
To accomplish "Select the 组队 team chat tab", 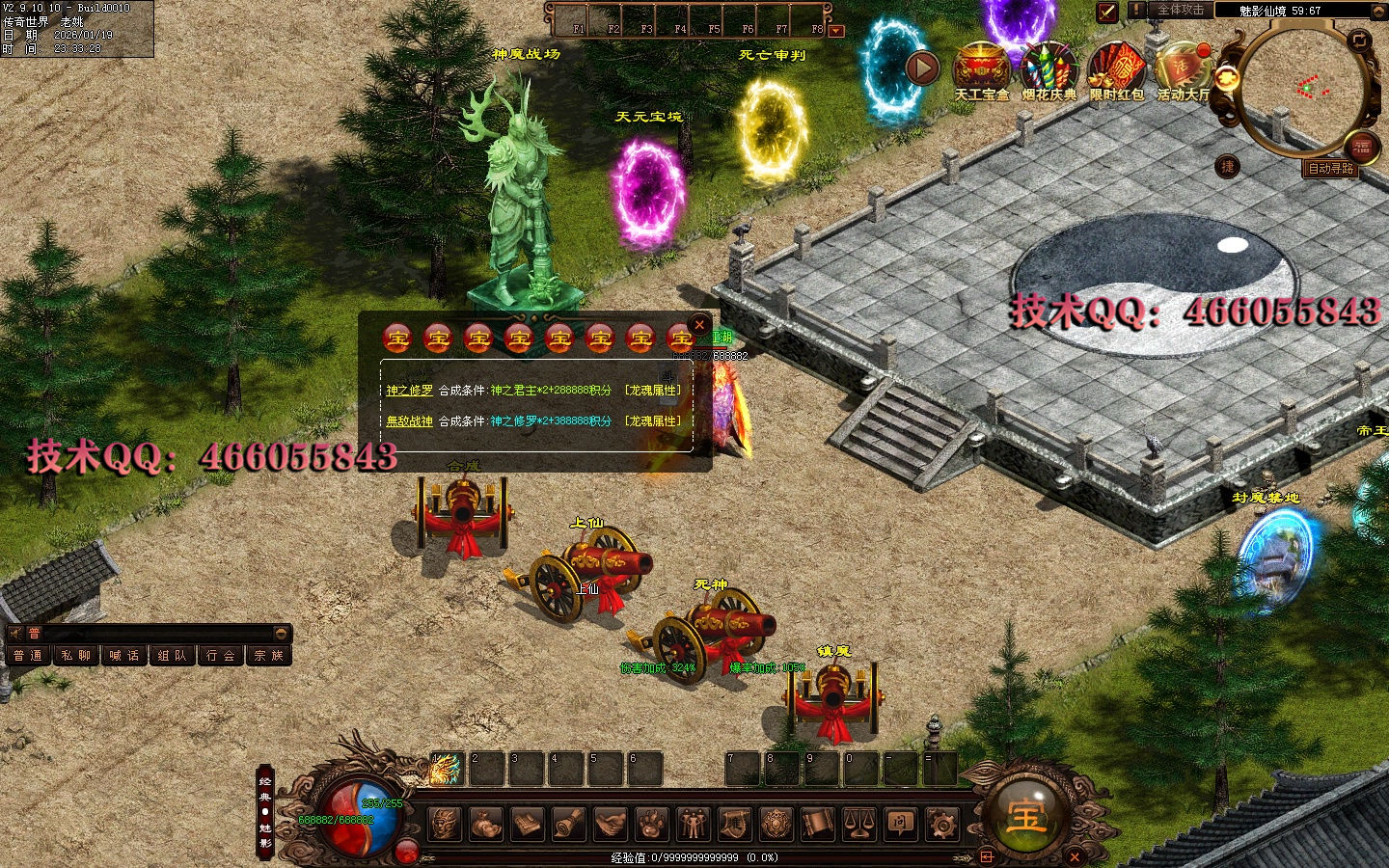I will coord(173,656).
